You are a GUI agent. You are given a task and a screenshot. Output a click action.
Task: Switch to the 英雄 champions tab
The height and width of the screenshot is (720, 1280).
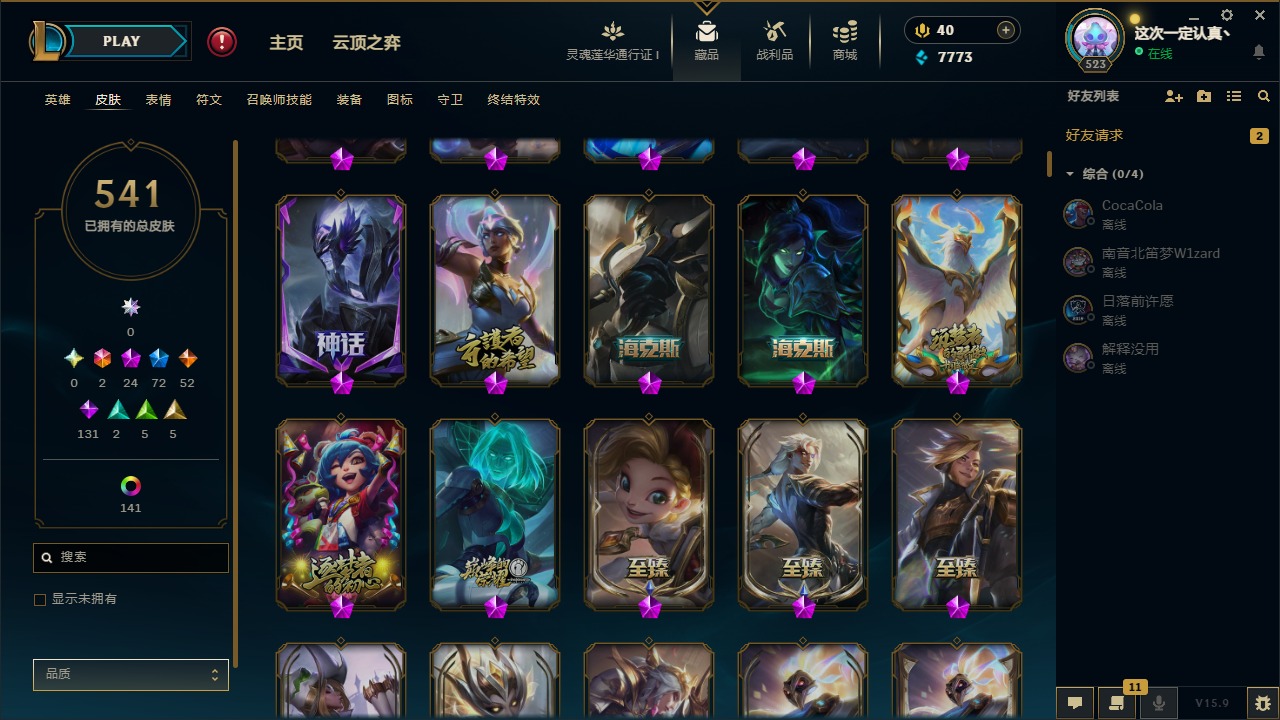[x=58, y=100]
